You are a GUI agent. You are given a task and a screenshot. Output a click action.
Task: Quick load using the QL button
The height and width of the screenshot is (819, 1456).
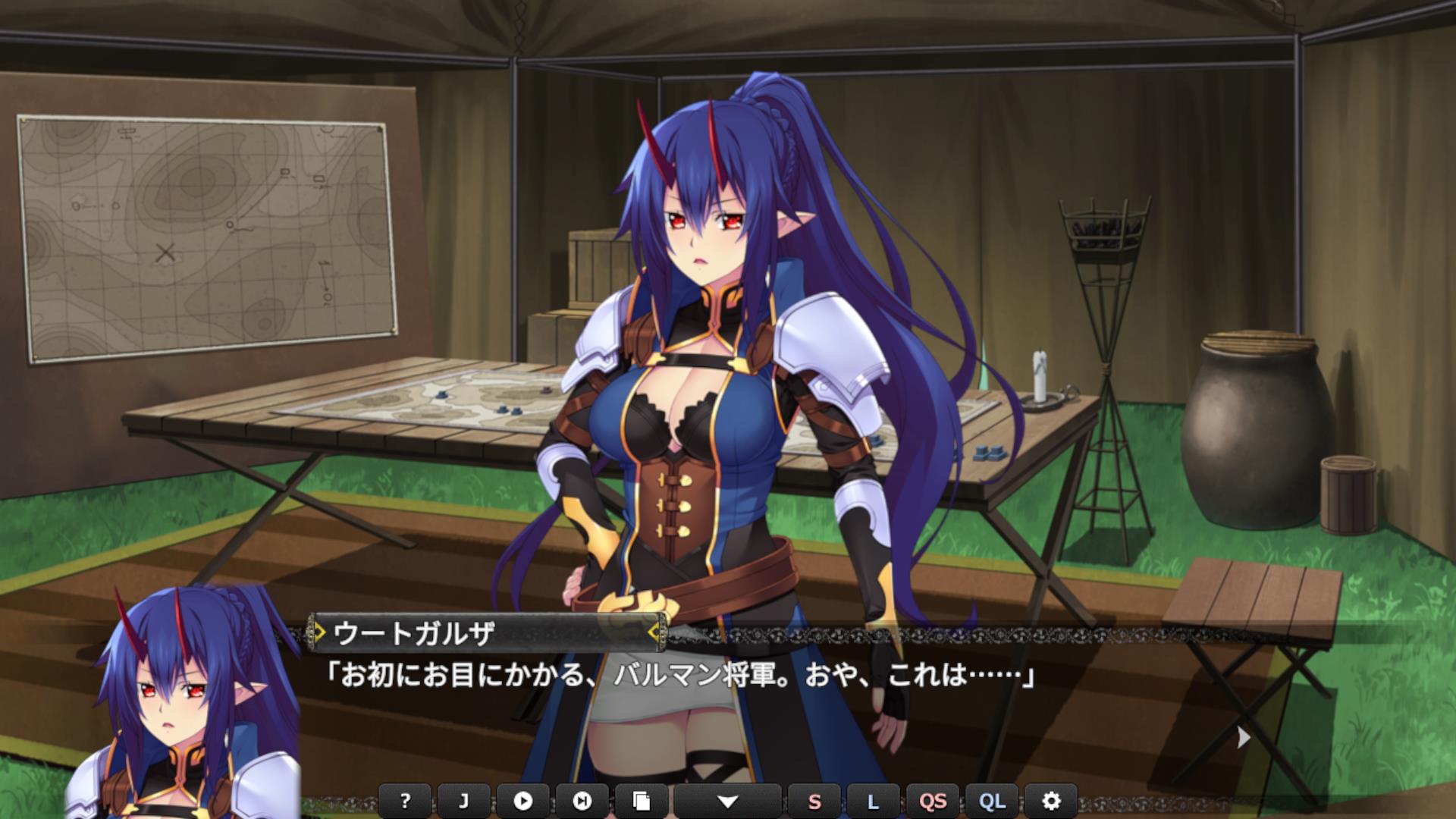coord(992,801)
